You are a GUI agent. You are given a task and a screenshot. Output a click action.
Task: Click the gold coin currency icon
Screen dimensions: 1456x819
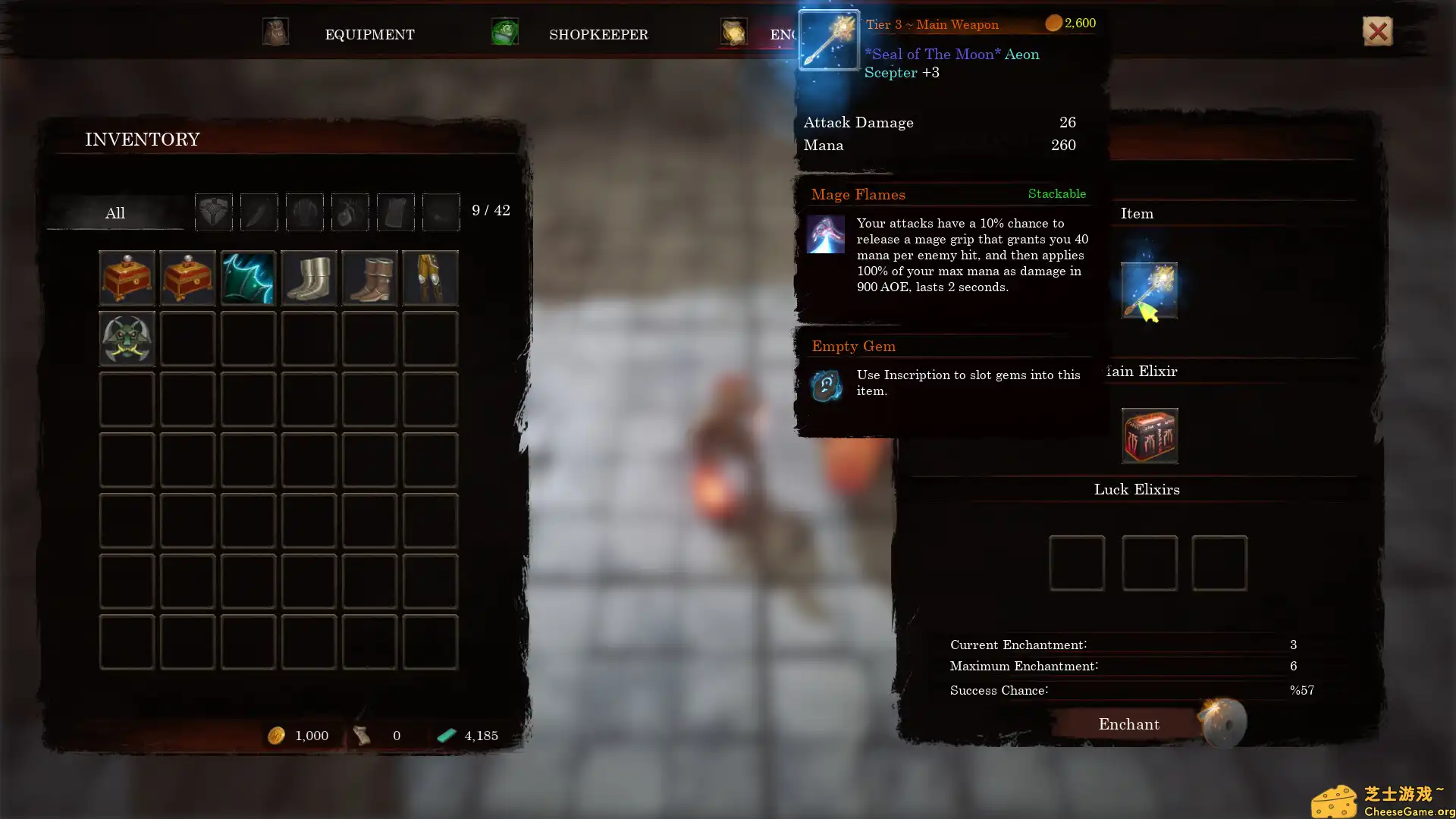(x=278, y=735)
